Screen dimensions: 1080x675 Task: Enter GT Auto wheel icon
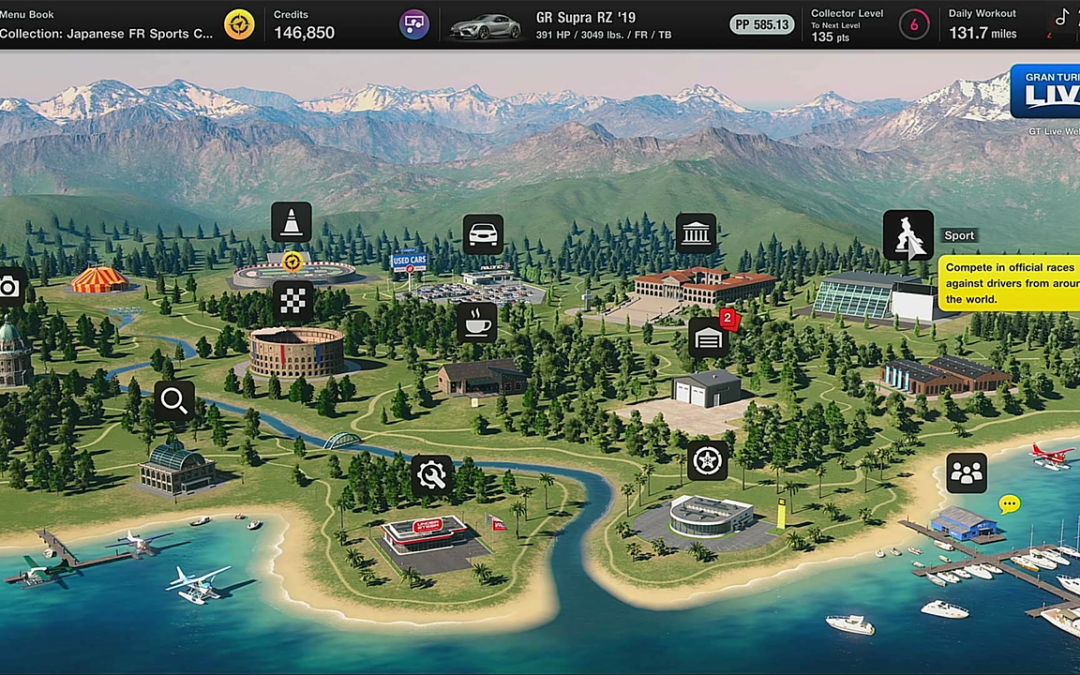click(x=708, y=460)
